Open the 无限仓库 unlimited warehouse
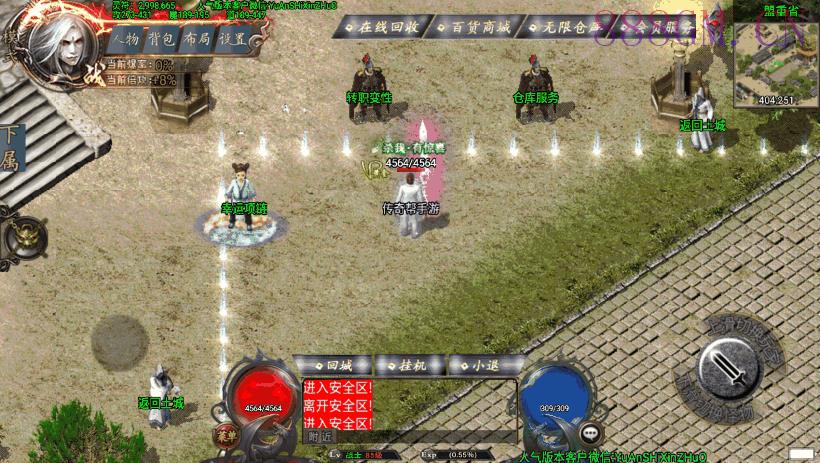820x463 pixels. click(x=560, y=27)
